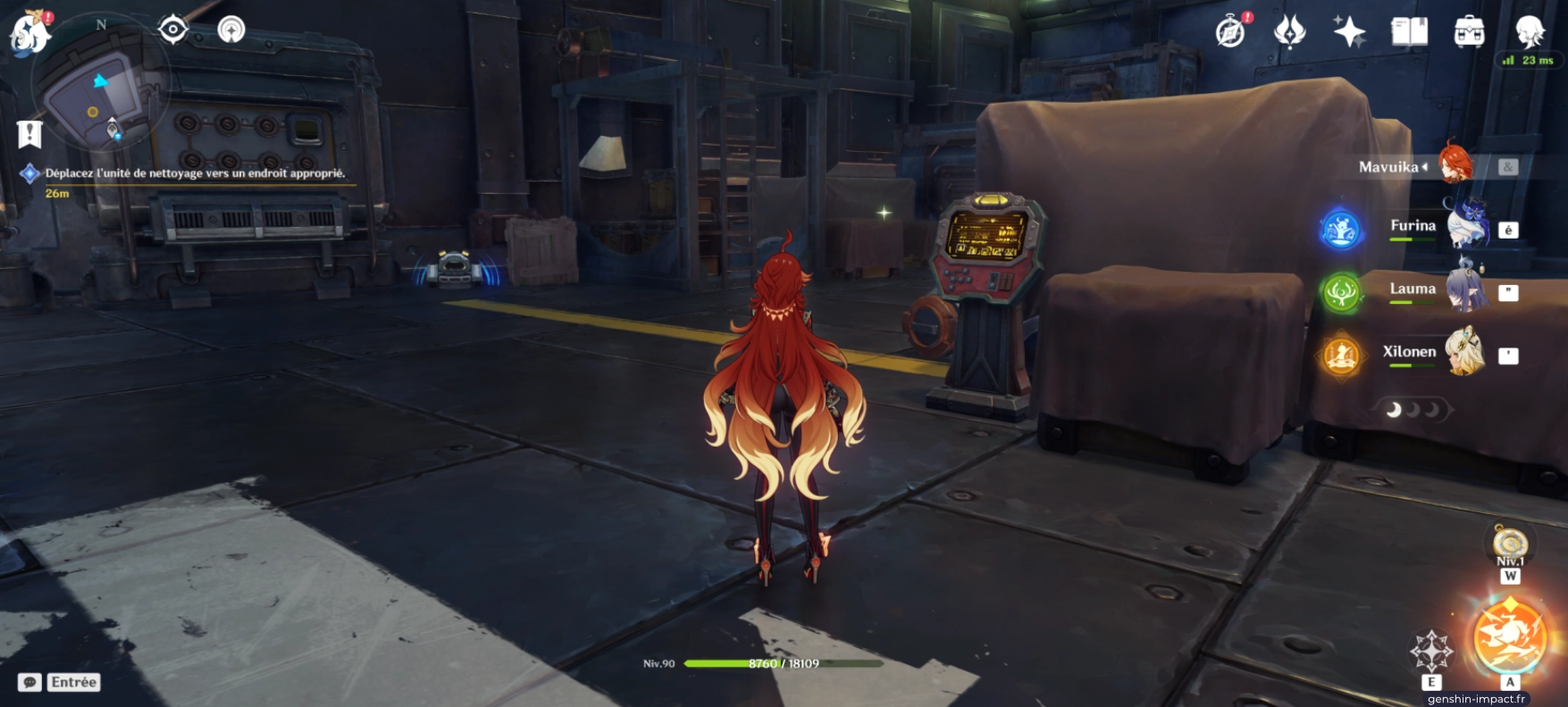The height and width of the screenshot is (707, 1568).
Task: Open the flame-shaped events icon
Action: coord(1289,32)
